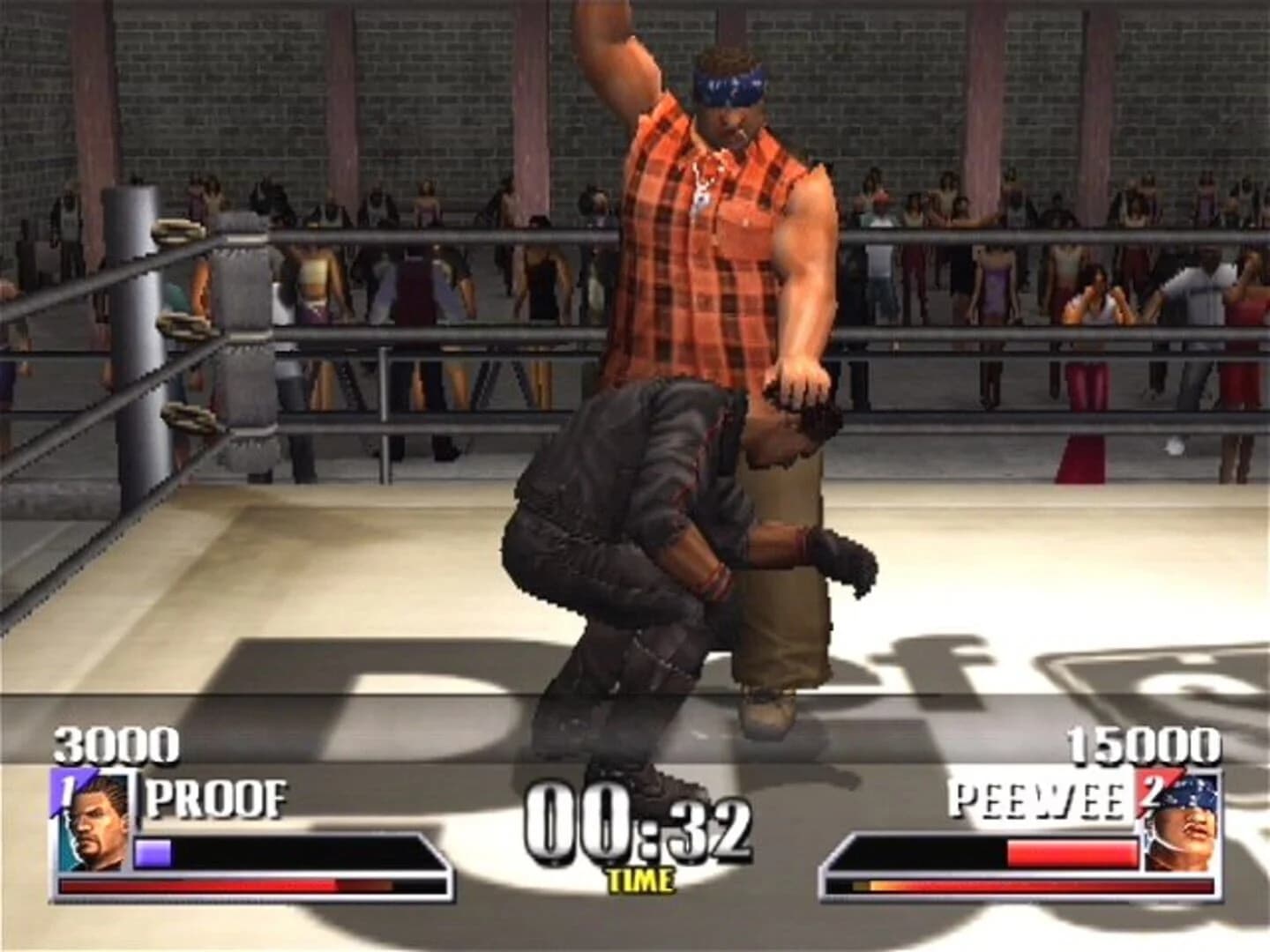Click Peewee's red health bar

pyautogui.click(x=1072, y=851)
